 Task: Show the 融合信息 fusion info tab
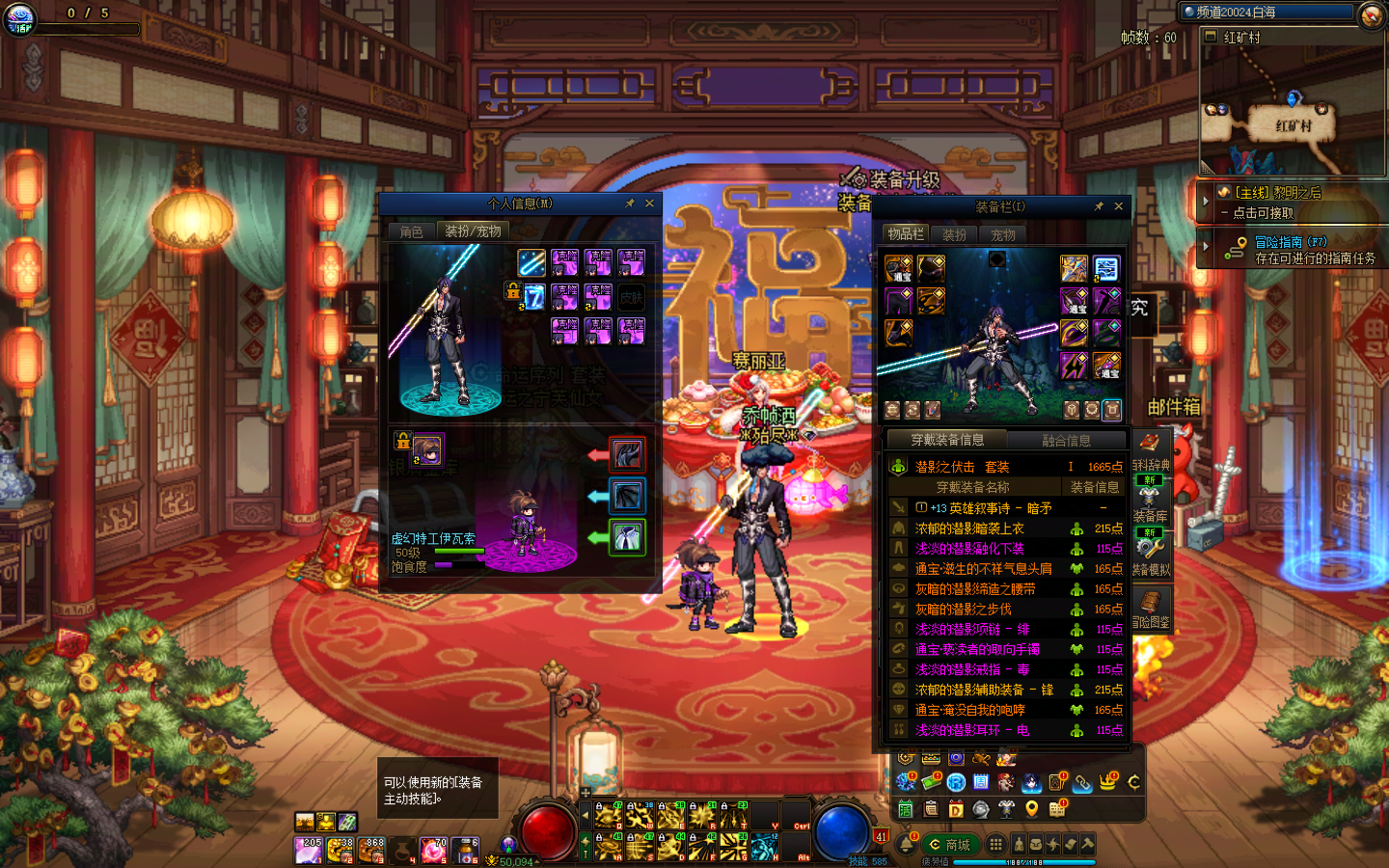tap(1066, 441)
